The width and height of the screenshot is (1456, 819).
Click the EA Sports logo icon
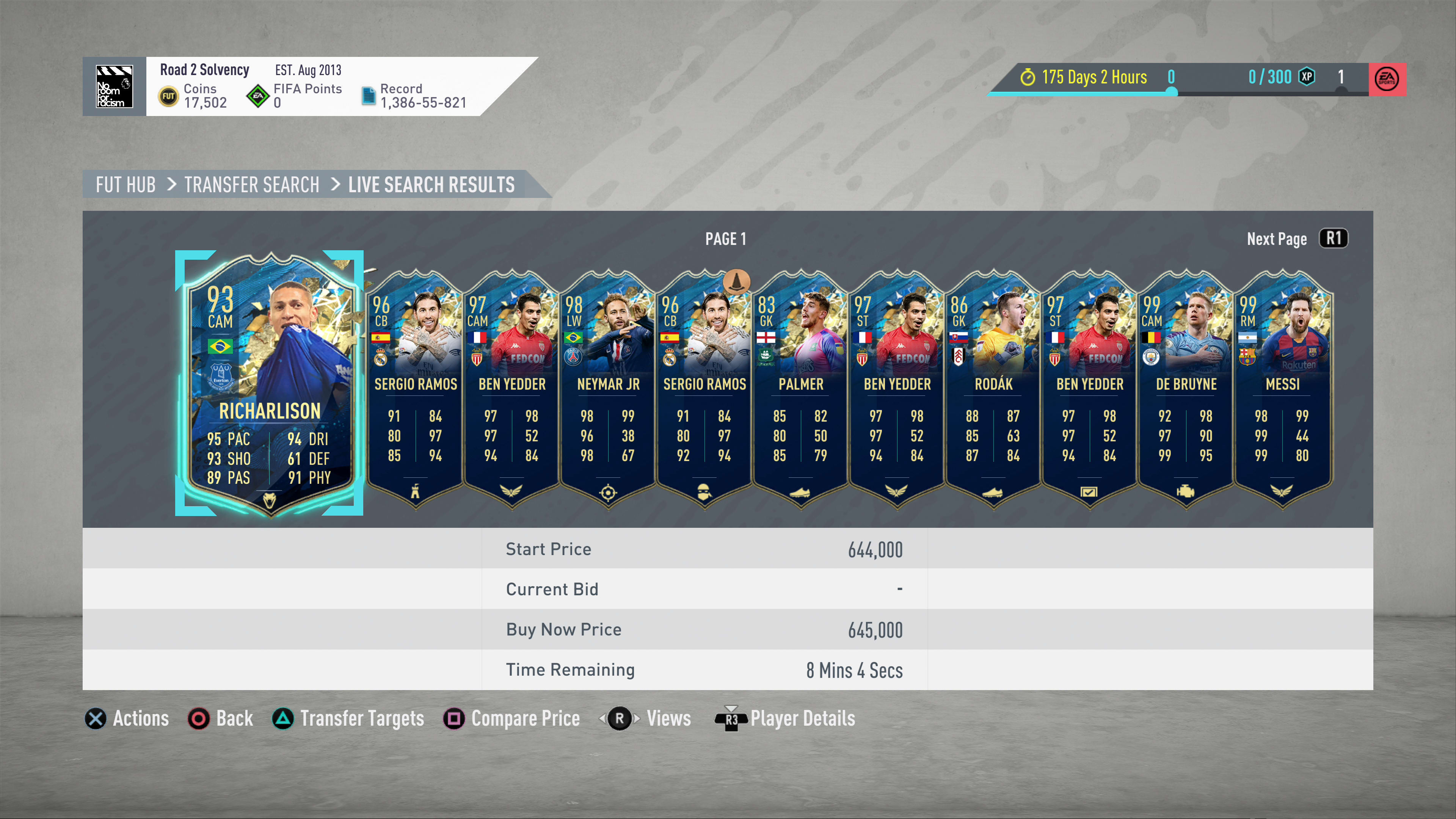coord(1387,79)
